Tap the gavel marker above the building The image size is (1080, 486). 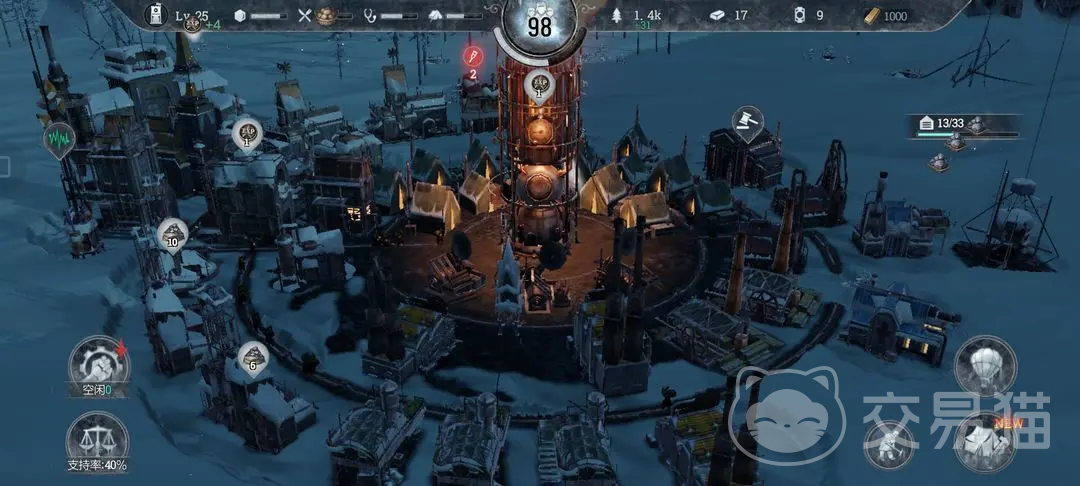747,122
